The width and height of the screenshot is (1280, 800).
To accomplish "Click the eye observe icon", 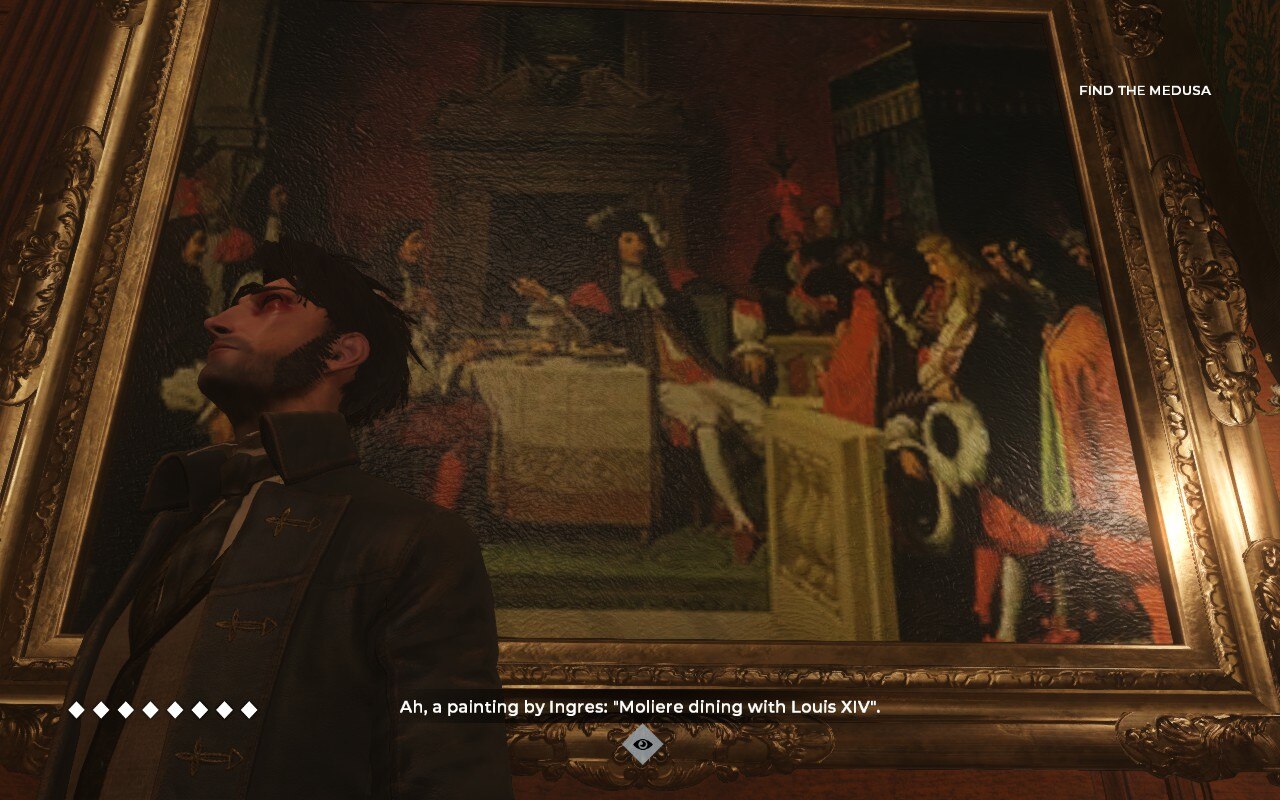I will (x=642, y=744).
